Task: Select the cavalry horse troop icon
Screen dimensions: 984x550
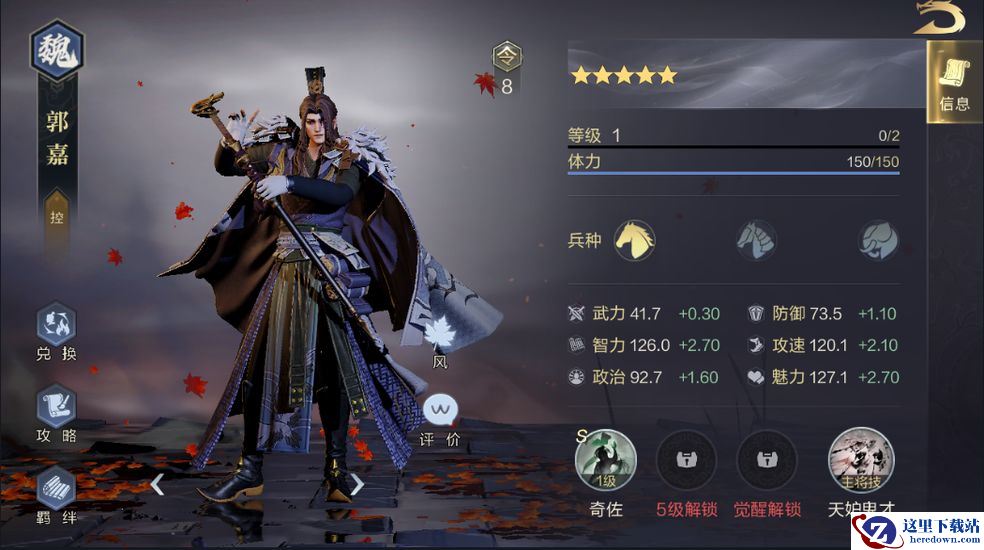Action: (634, 240)
